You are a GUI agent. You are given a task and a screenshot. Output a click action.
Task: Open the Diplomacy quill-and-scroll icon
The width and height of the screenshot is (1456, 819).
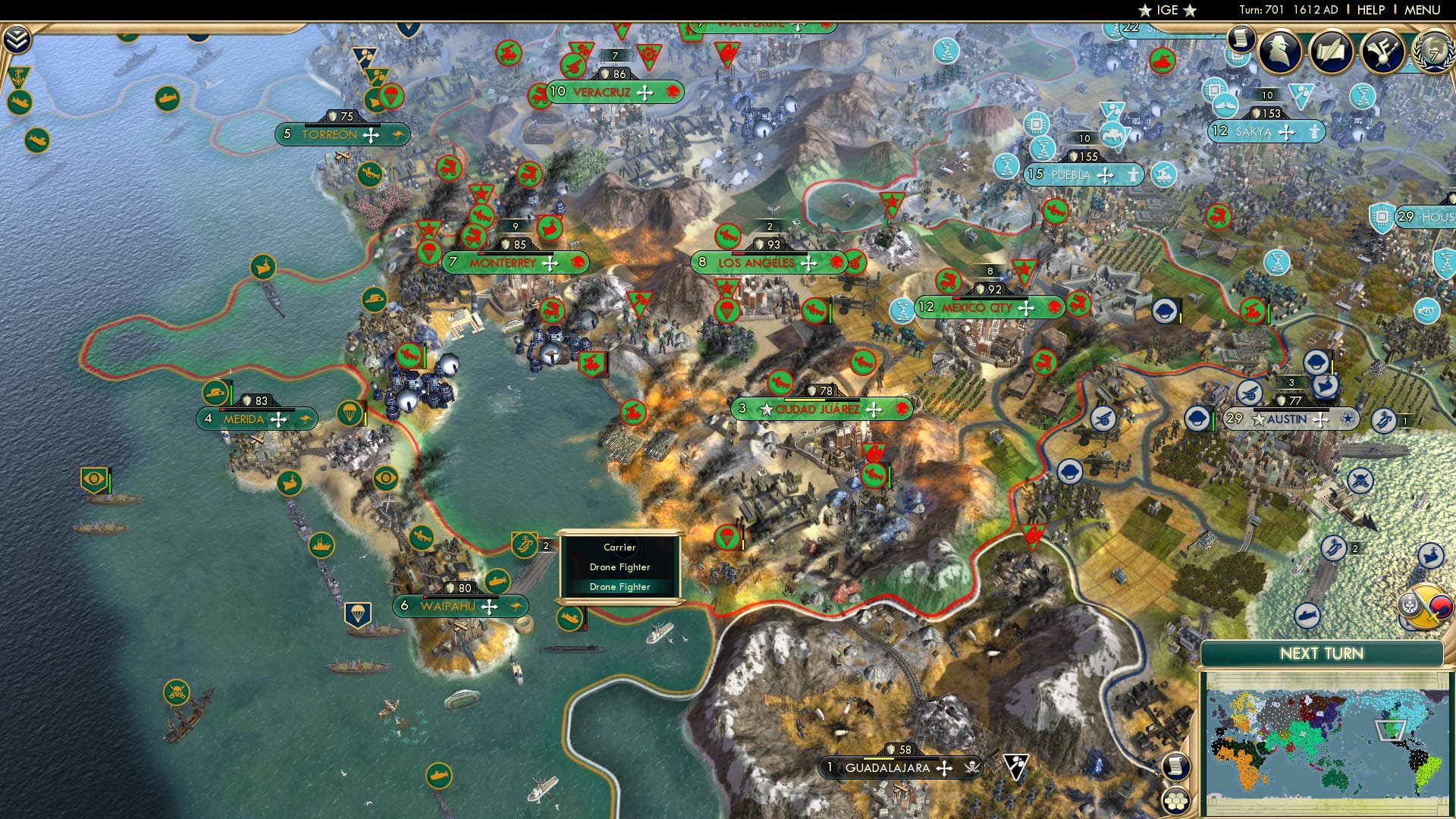(1332, 52)
